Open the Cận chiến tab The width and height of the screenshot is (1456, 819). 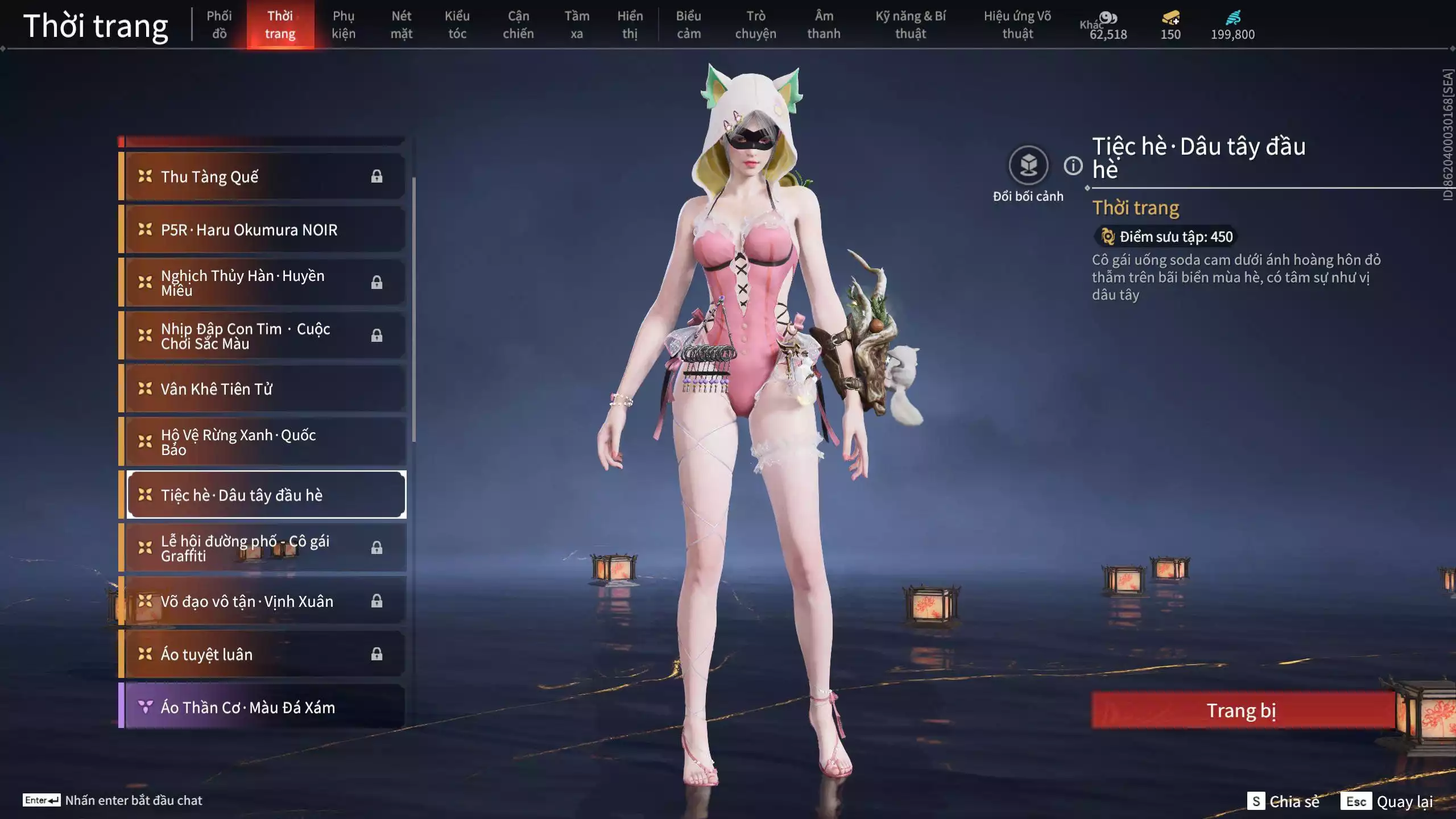[x=518, y=24]
